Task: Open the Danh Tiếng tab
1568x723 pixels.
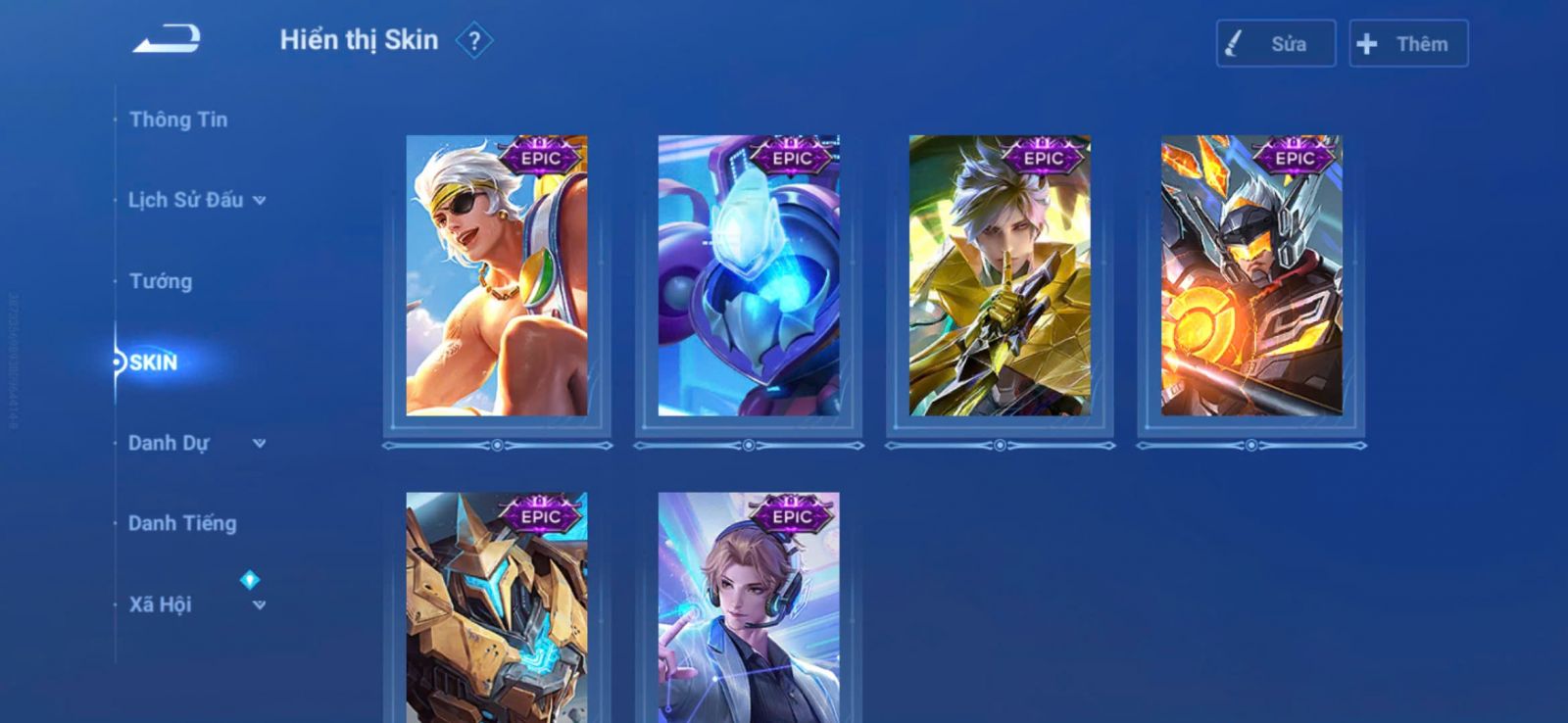Action: [x=182, y=523]
